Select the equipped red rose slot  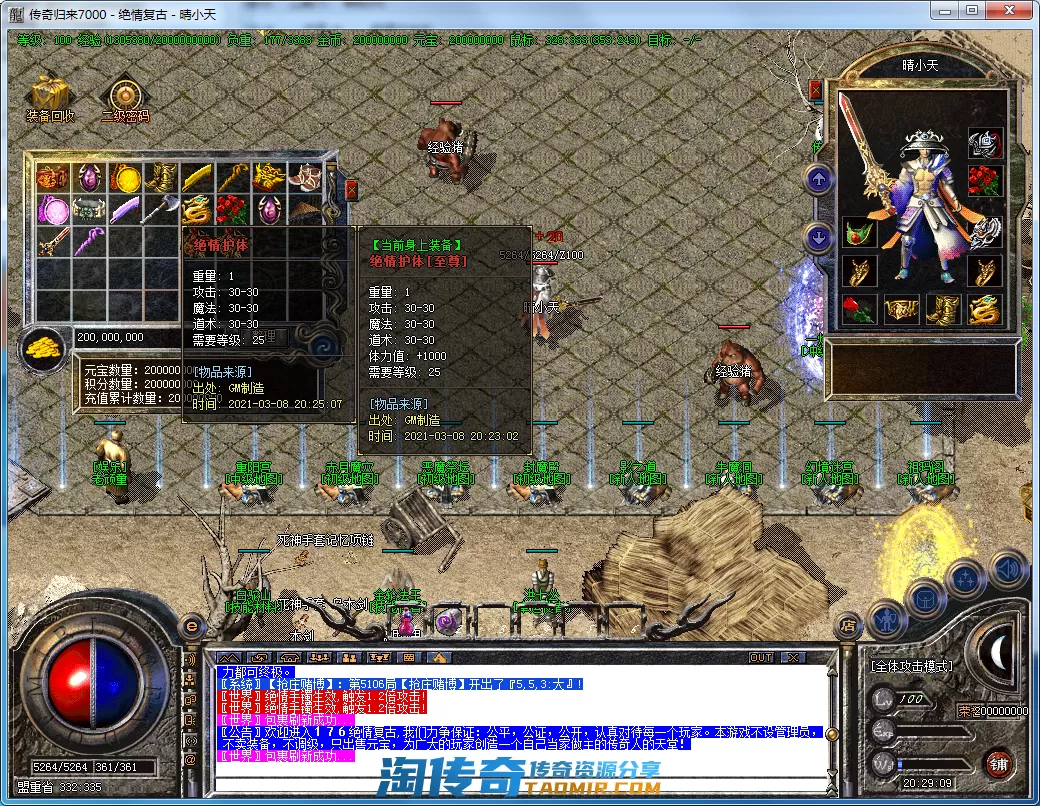859,309
